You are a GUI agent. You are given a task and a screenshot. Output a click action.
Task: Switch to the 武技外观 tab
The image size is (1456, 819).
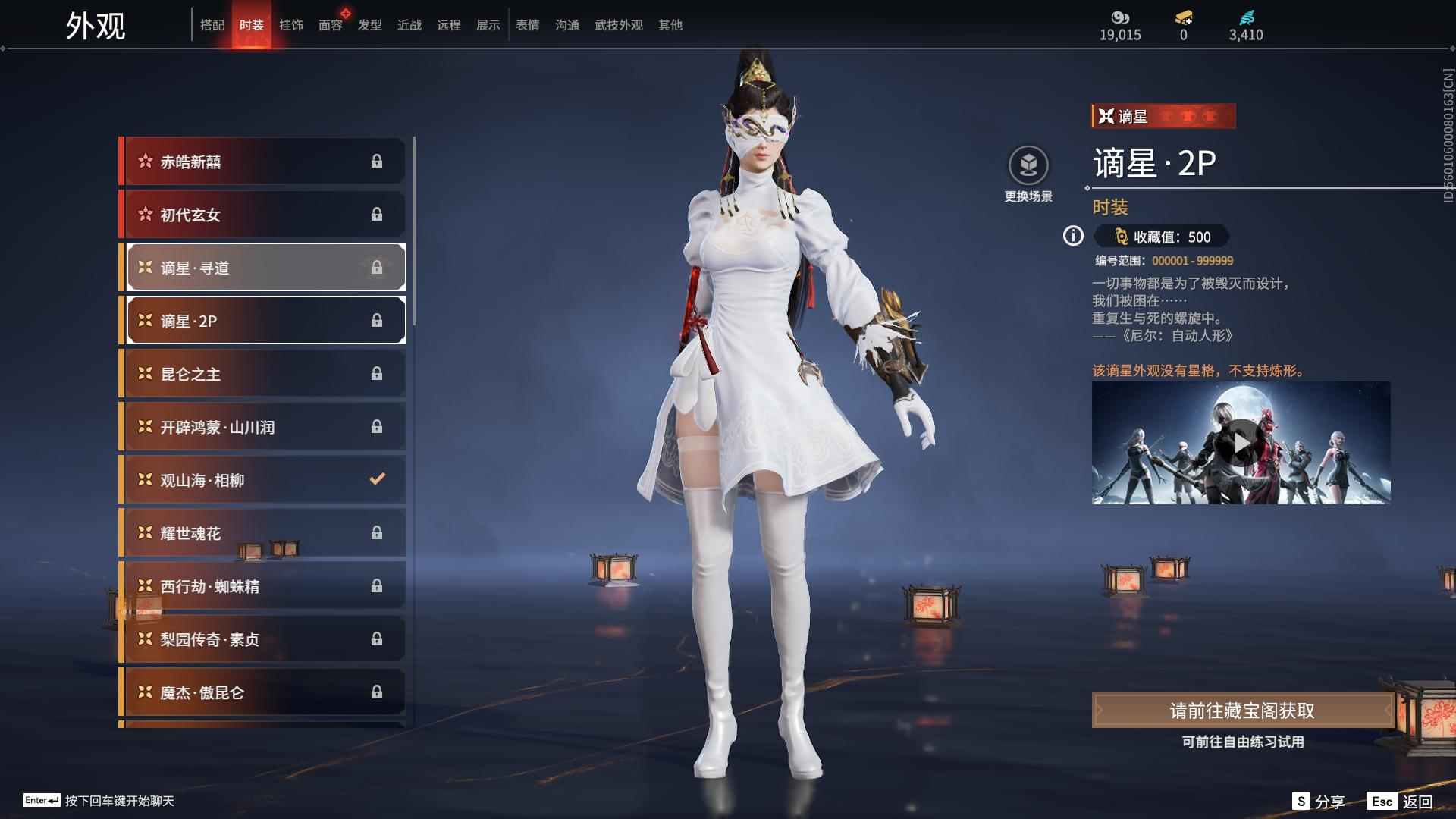pos(617,25)
